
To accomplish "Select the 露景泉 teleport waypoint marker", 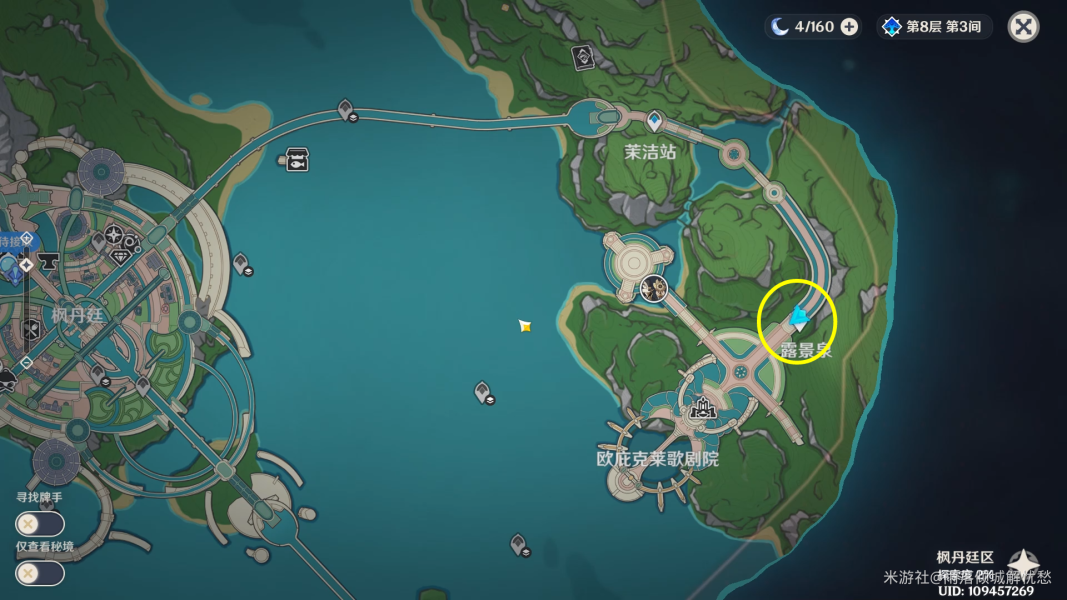I will click(798, 320).
